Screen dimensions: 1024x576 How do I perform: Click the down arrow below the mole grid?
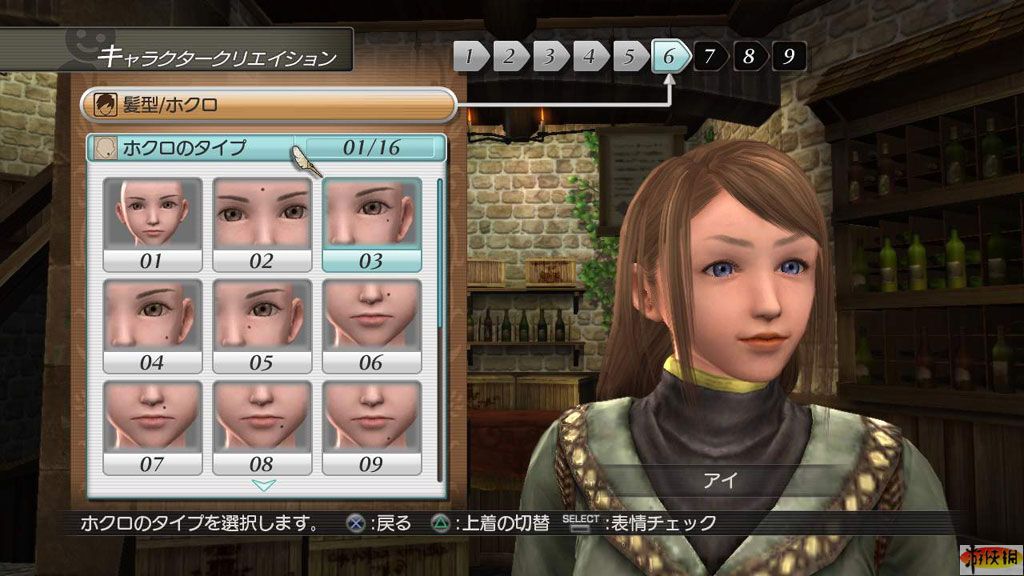point(264,486)
